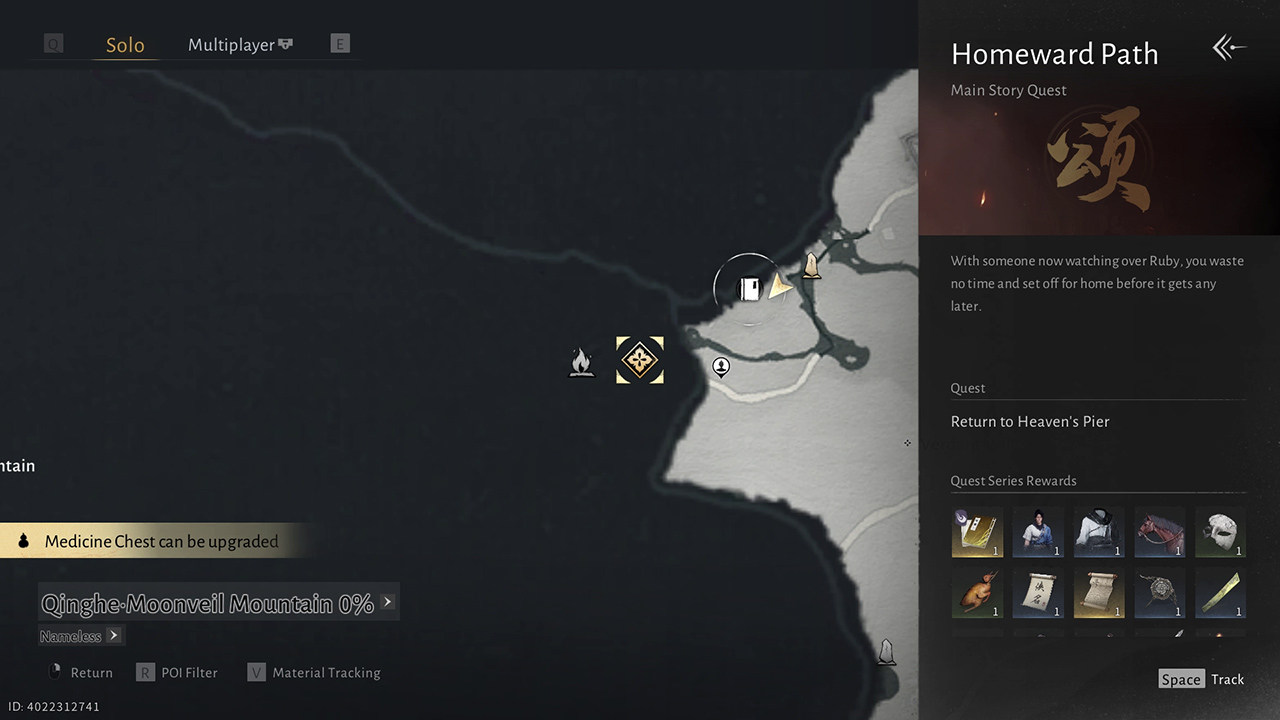Click the campfire marker on the map
Screen dimensions: 1280x720
point(581,362)
